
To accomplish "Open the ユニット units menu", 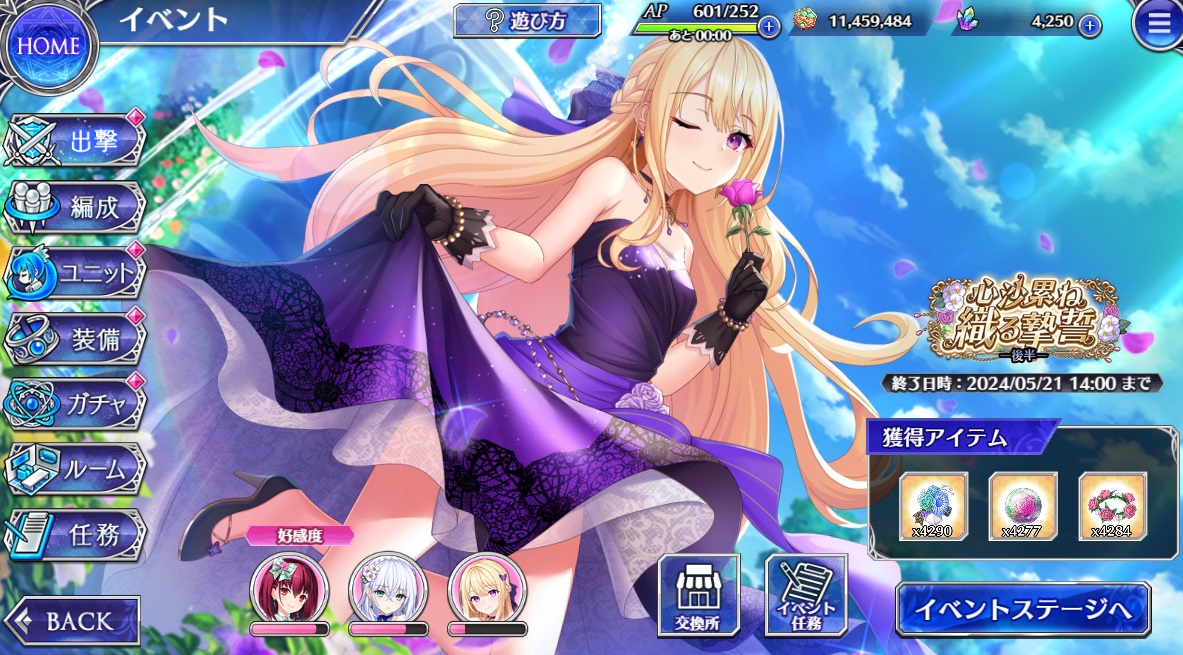I will [78, 273].
